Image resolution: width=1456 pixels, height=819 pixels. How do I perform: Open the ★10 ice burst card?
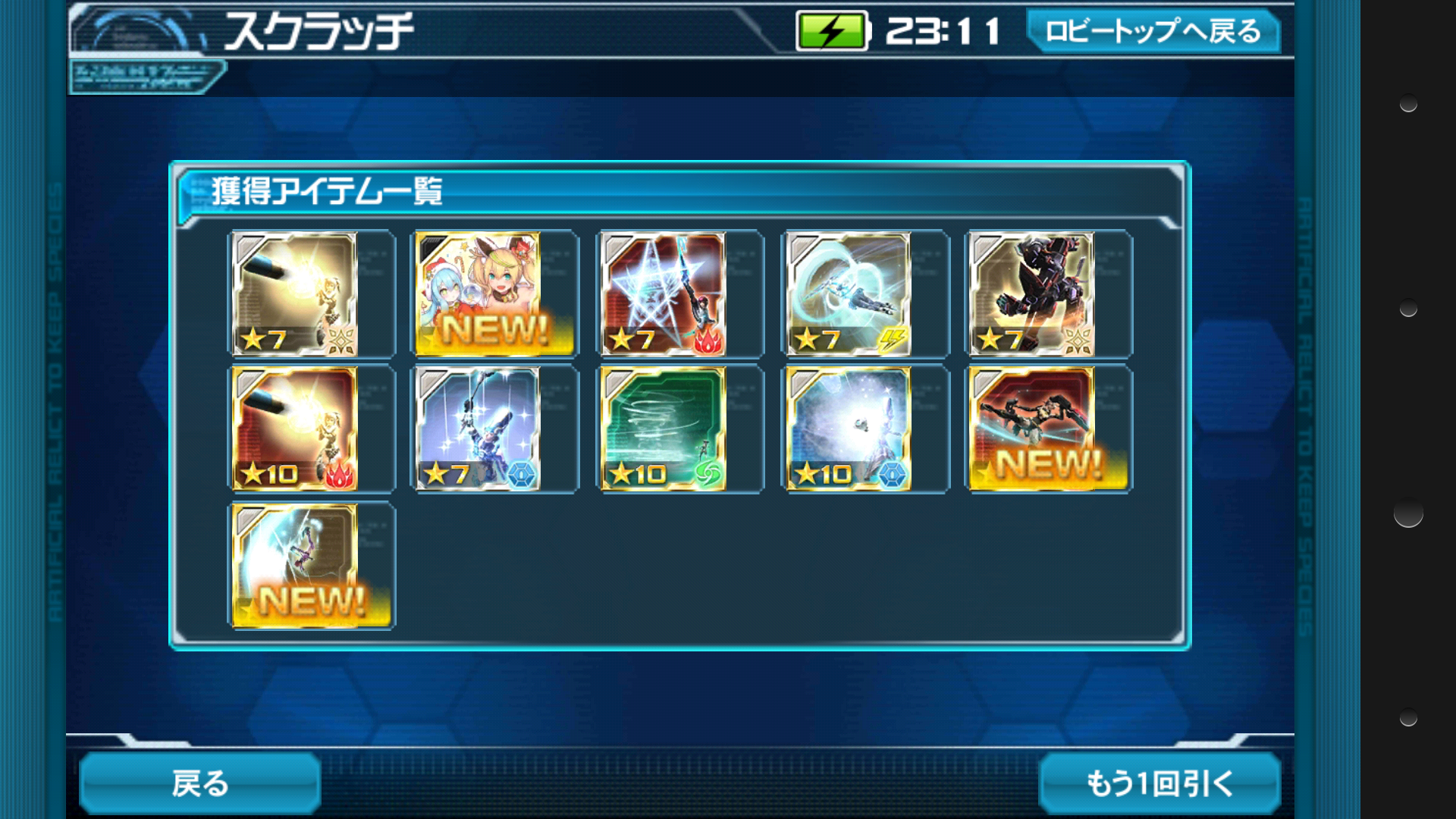(x=849, y=429)
